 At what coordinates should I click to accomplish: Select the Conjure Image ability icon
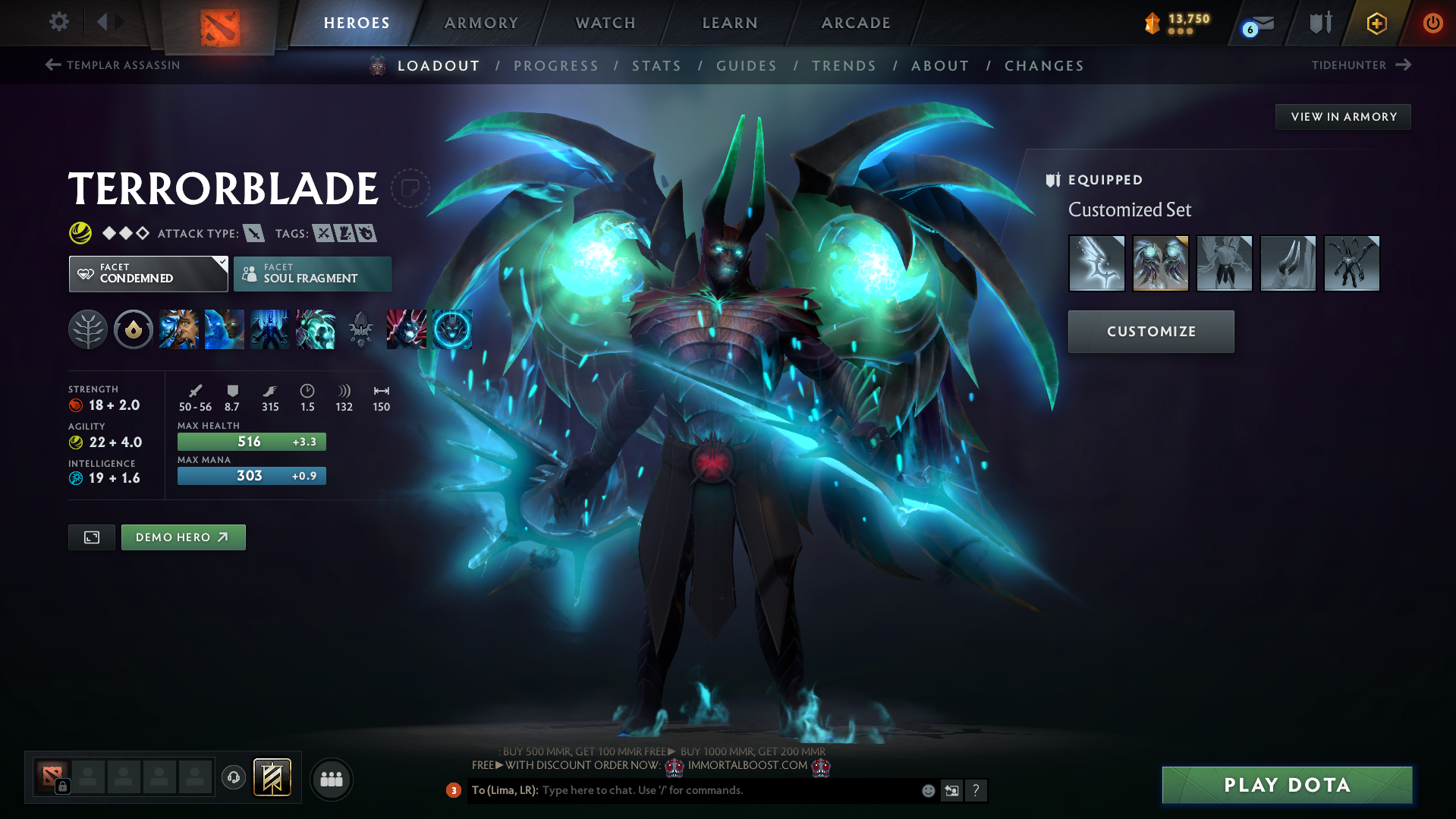pos(225,329)
